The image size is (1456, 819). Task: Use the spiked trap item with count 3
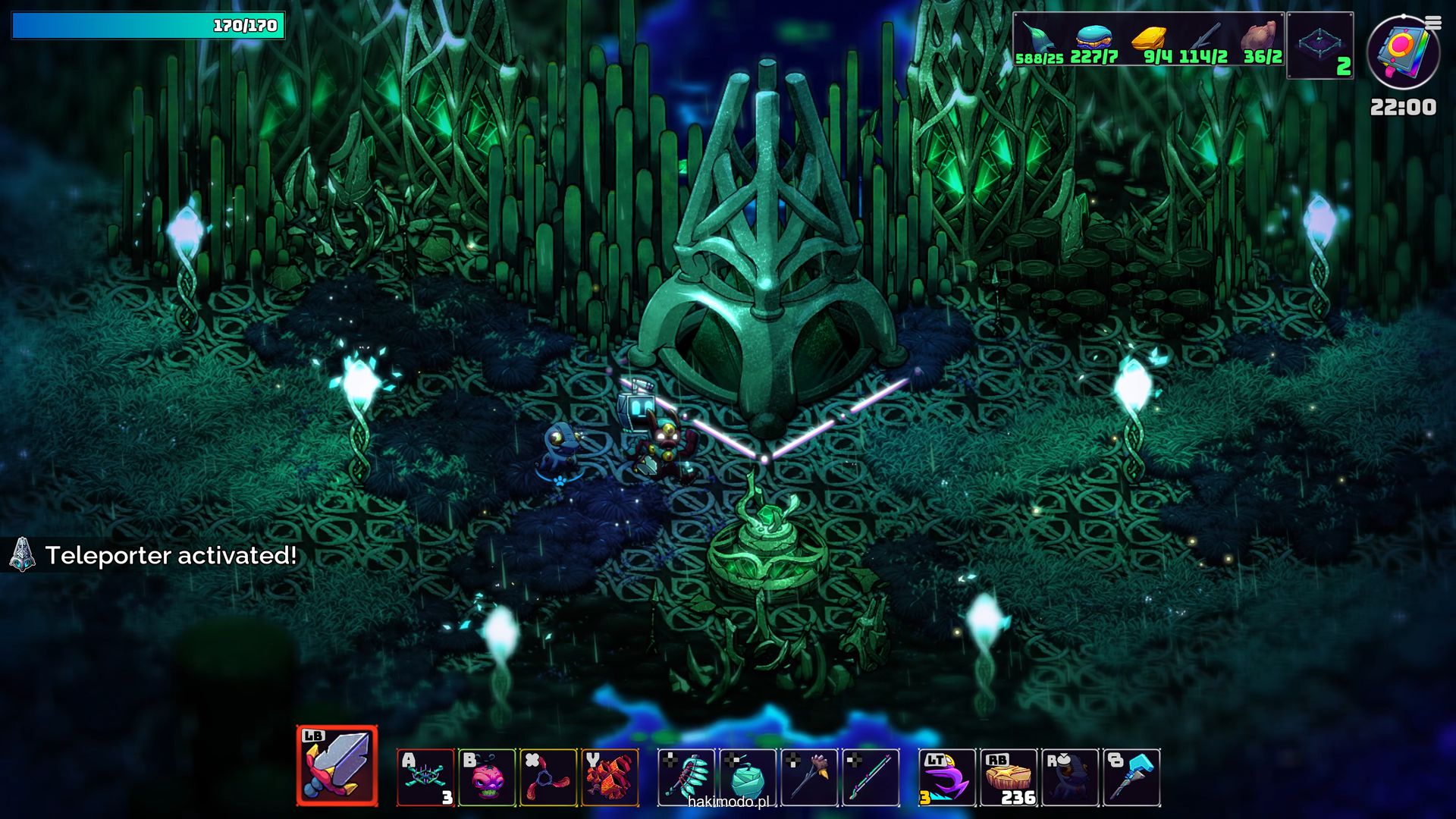click(x=425, y=777)
